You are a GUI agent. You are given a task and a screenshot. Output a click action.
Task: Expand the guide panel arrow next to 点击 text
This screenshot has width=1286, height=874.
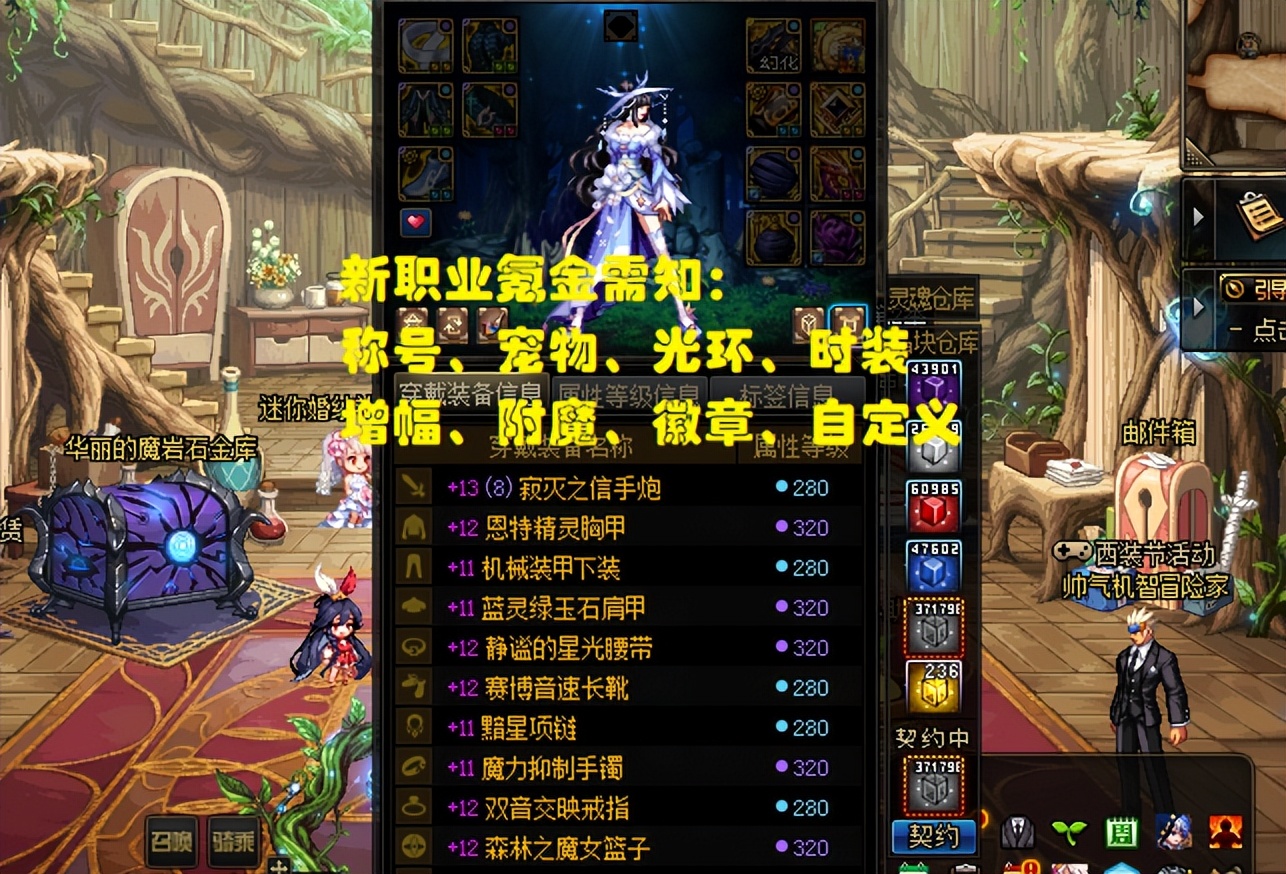tap(1198, 304)
